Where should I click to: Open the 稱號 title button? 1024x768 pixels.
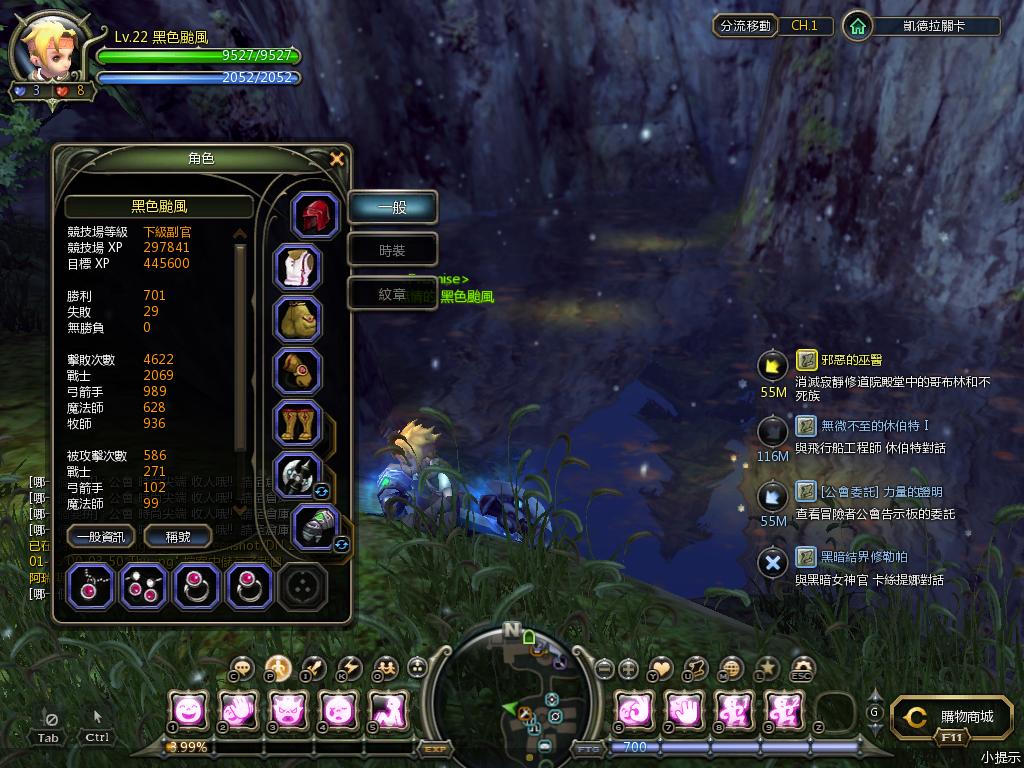(x=178, y=537)
